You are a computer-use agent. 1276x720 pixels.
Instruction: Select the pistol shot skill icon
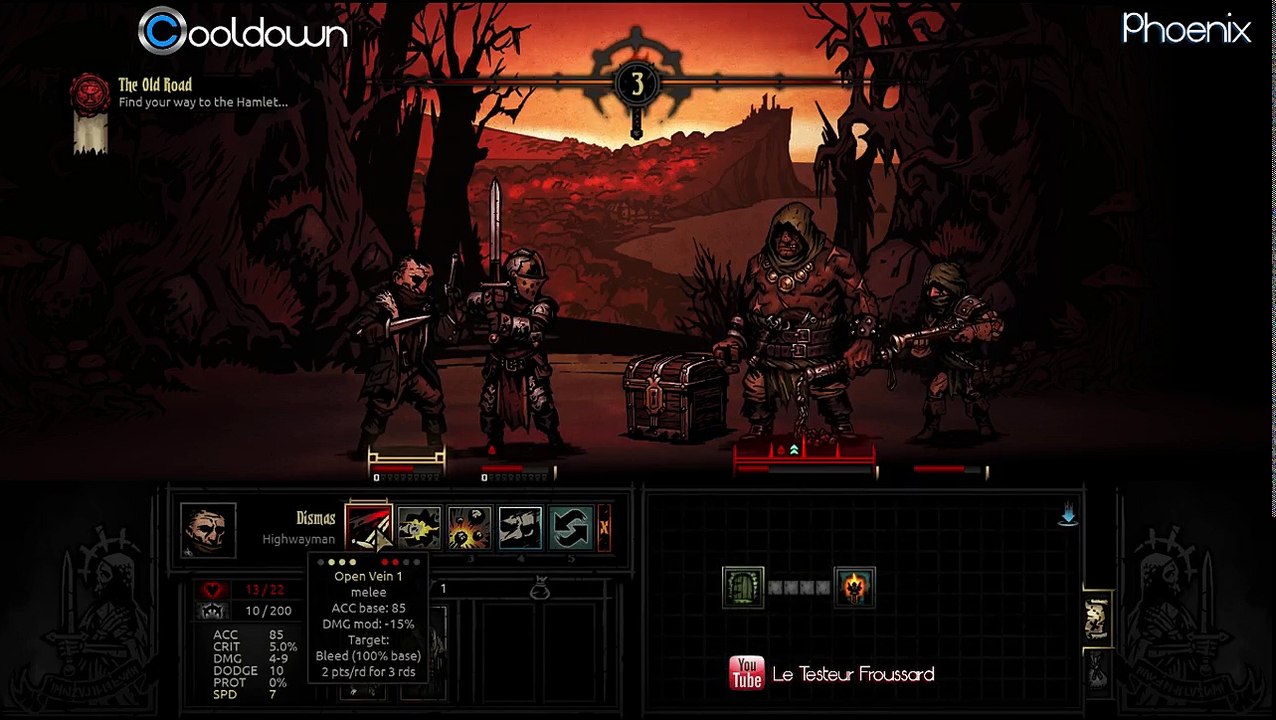tap(419, 528)
